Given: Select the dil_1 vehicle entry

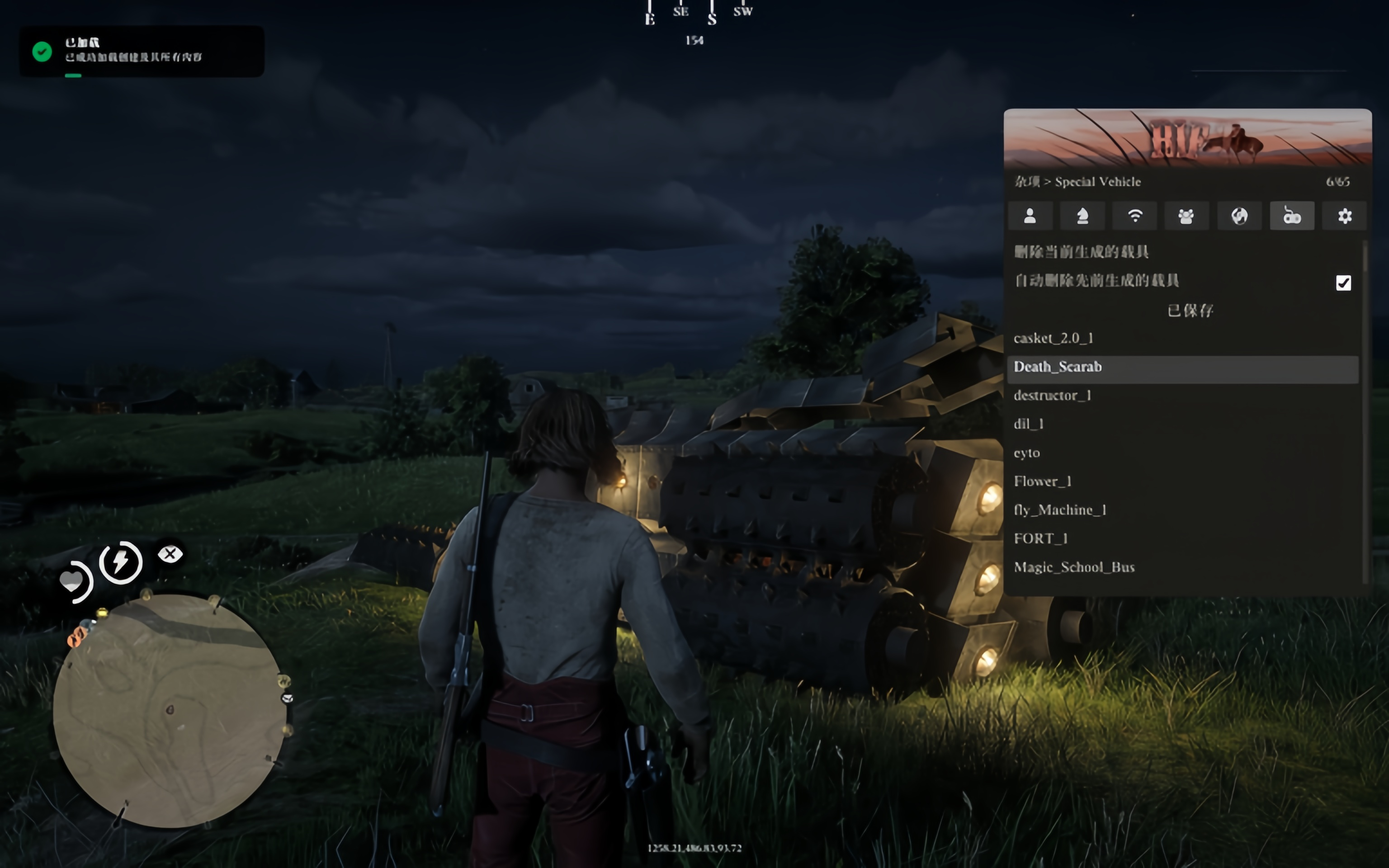Looking at the screenshot, I should (x=1029, y=424).
